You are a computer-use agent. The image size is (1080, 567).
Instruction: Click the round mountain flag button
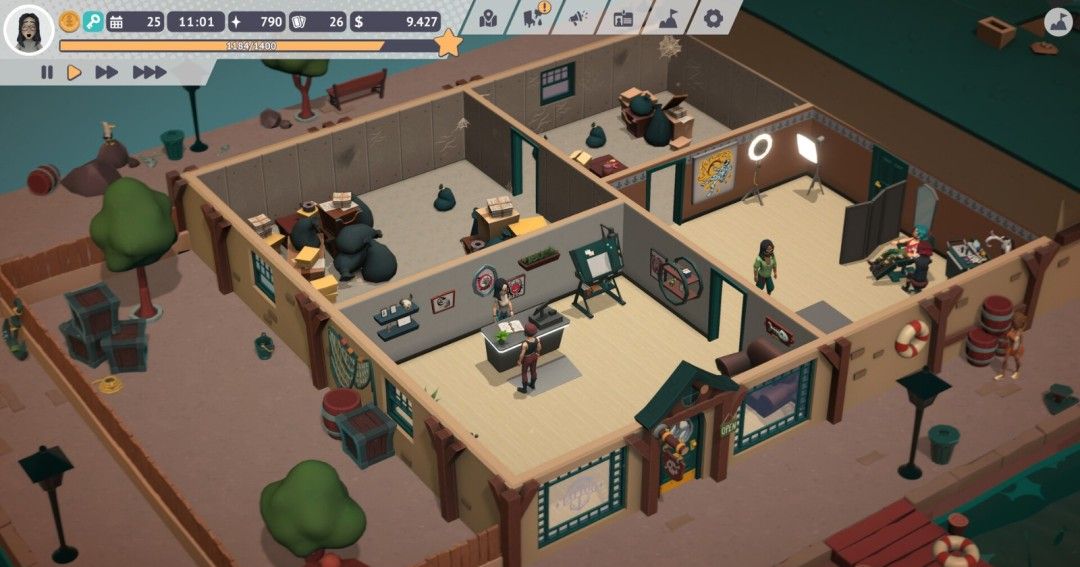tap(1058, 22)
